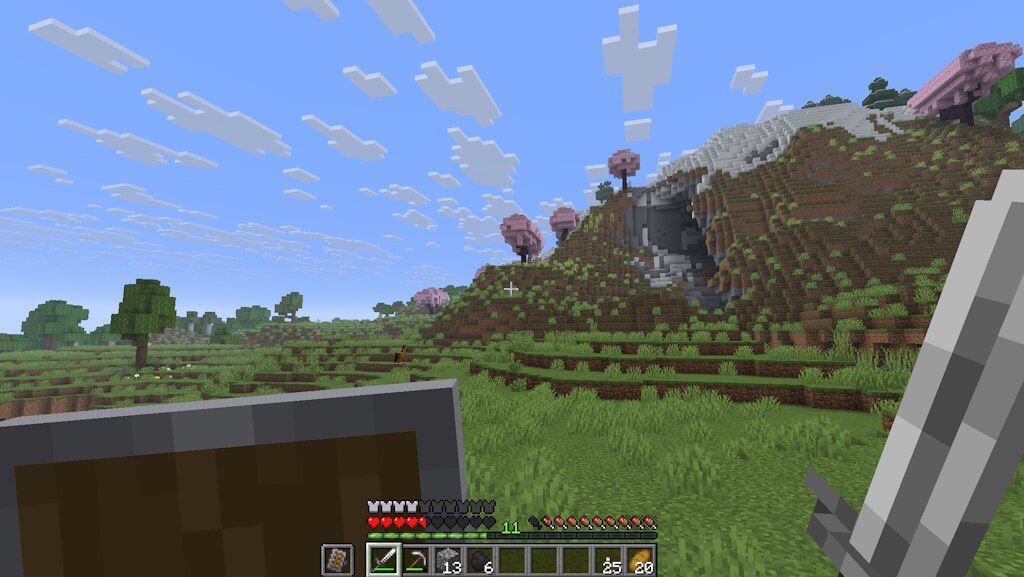1024x577 pixels.
Task: Select the bread stack of 20
Action: 639,560
